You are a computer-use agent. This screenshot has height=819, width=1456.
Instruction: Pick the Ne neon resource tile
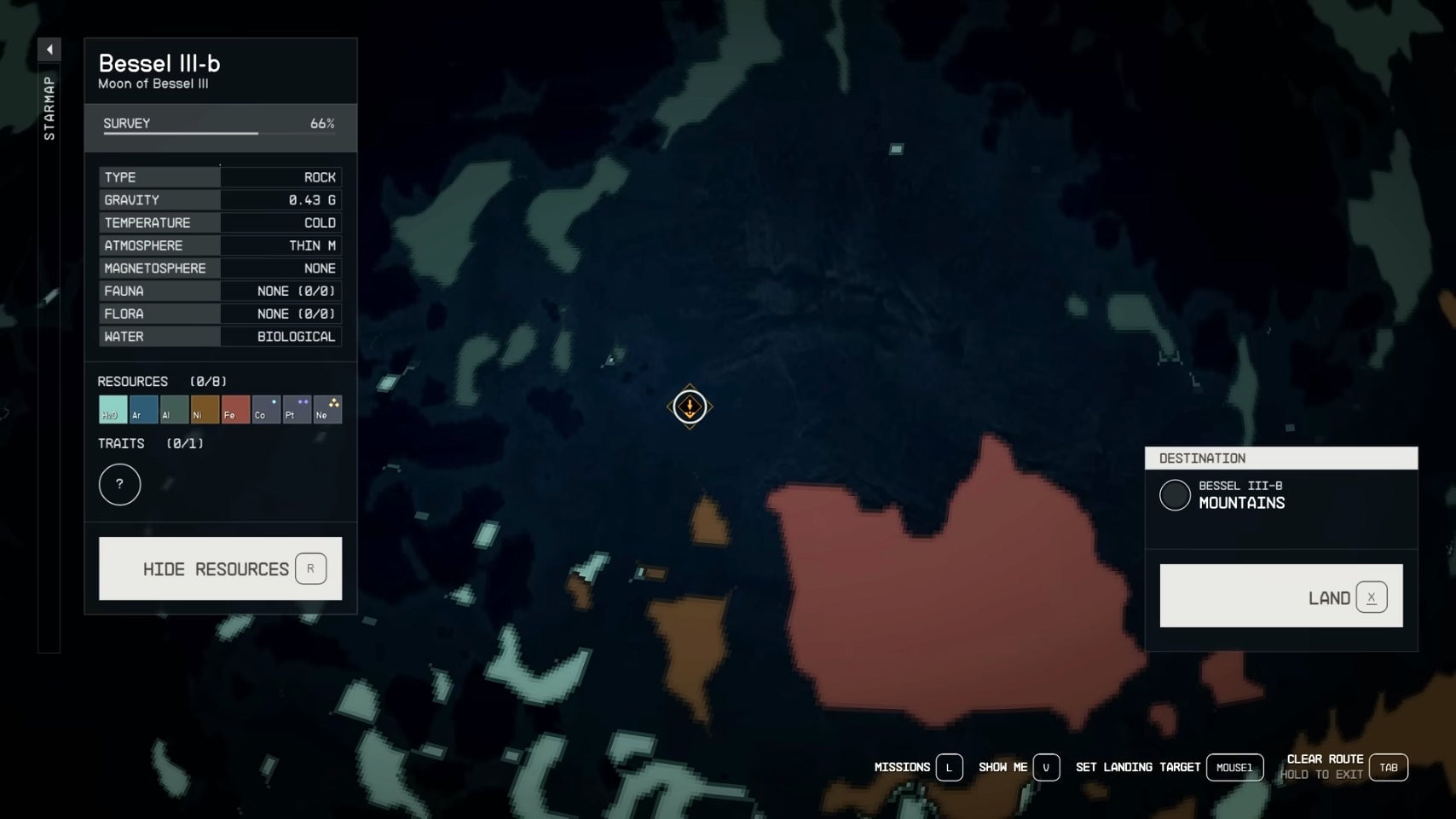pos(327,410)
